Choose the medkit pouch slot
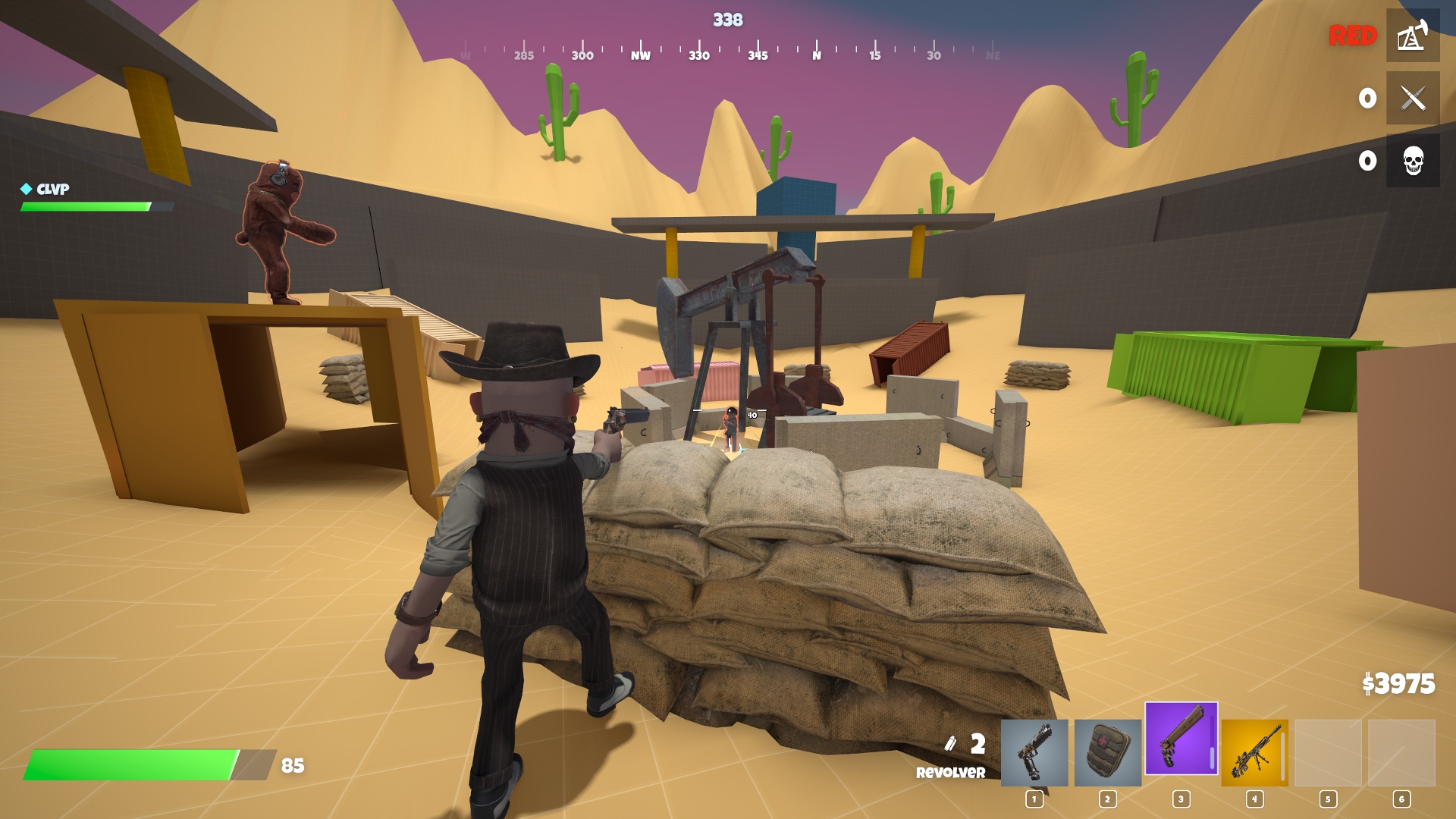1456x819 pixels. click(x=1108, y=752)
